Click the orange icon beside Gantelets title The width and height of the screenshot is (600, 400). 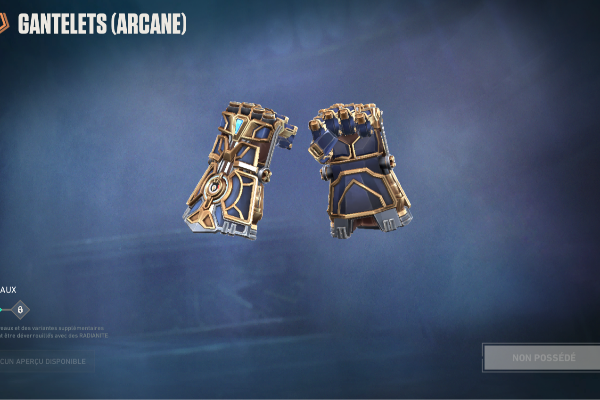[x=4, y=23]
